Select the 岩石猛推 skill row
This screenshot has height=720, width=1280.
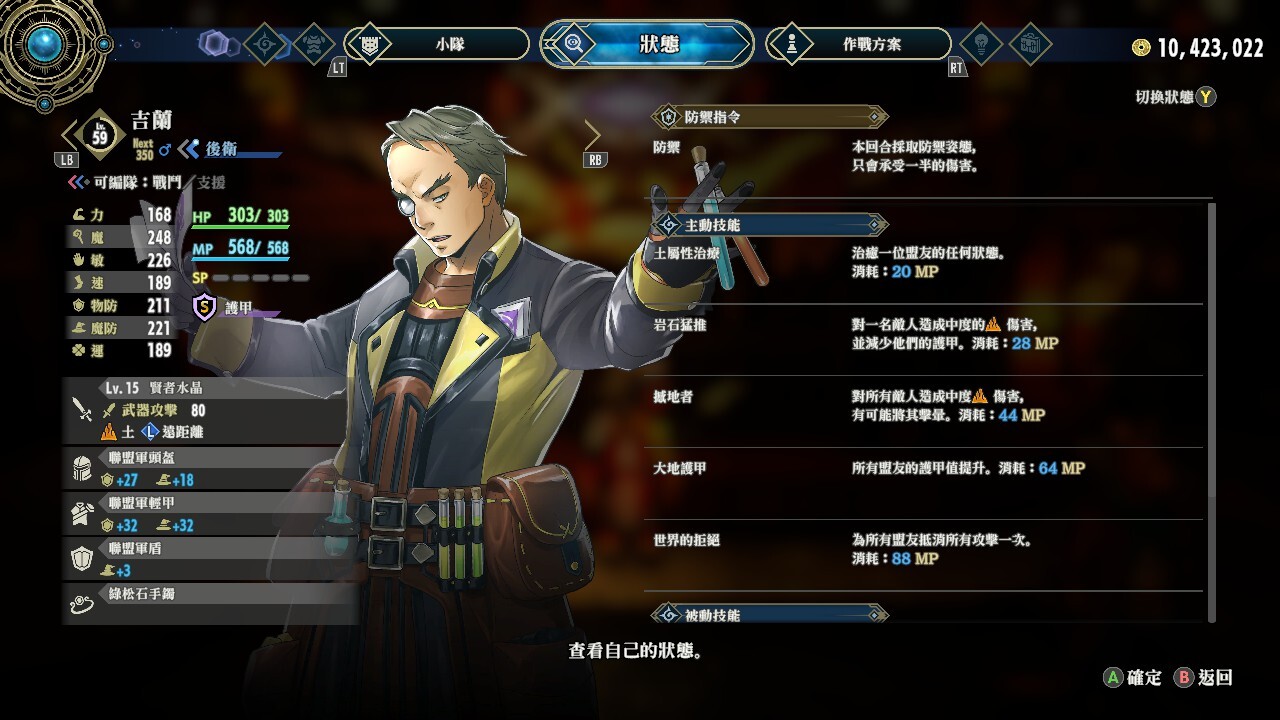925,335
